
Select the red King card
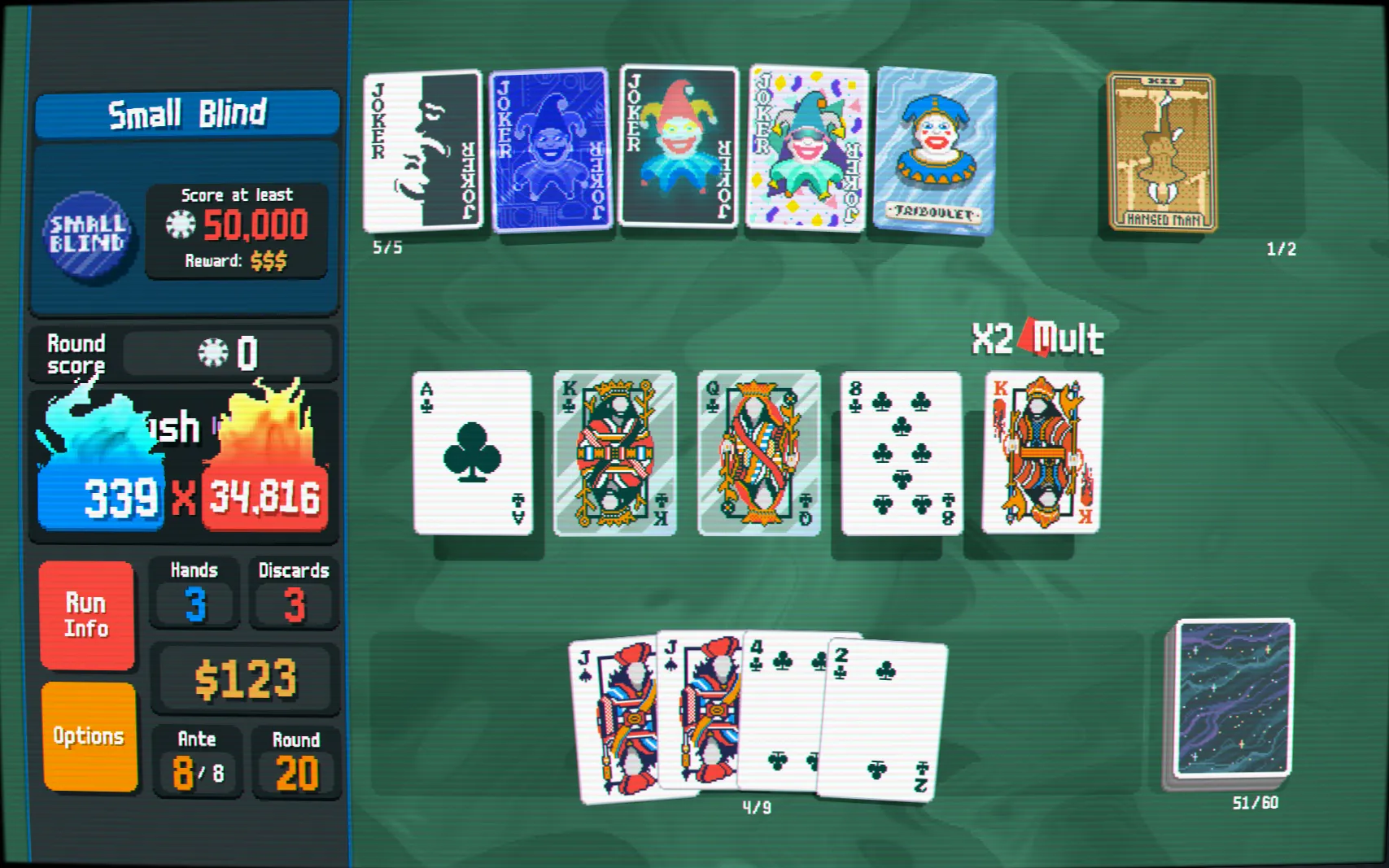[x=1042, y=452]
